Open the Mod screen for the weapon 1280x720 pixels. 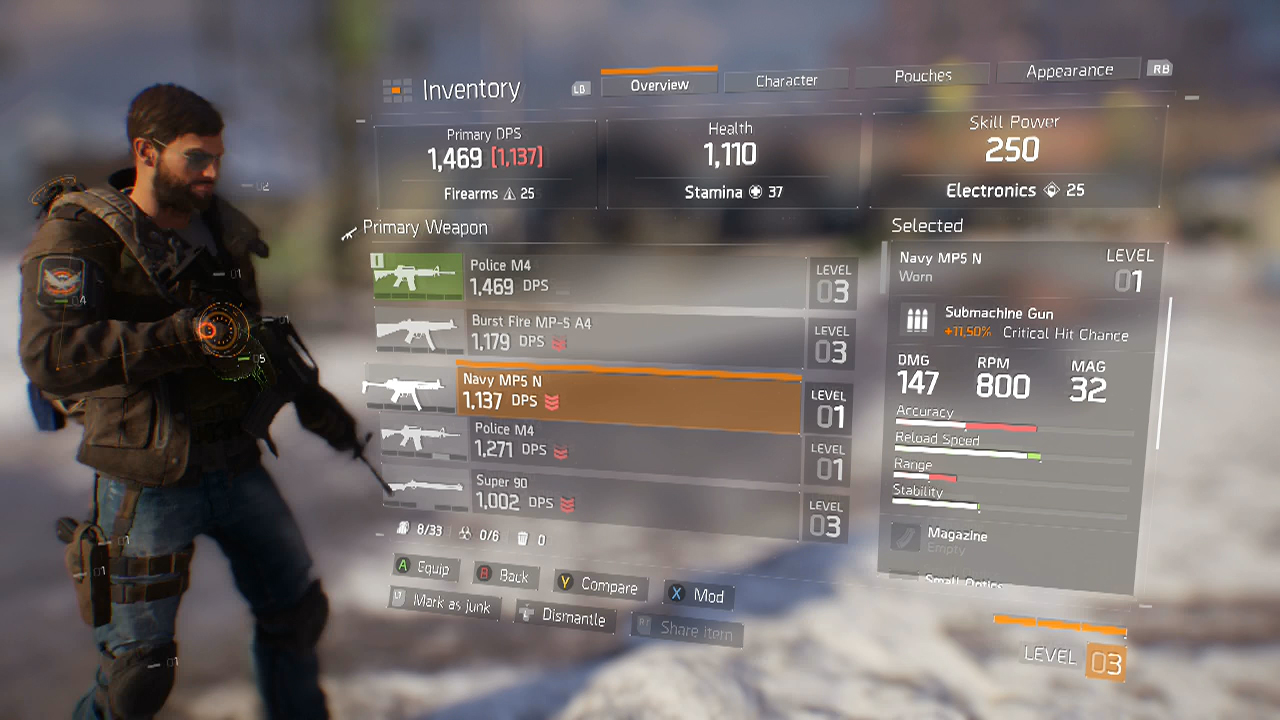click(x=700, y=596)
